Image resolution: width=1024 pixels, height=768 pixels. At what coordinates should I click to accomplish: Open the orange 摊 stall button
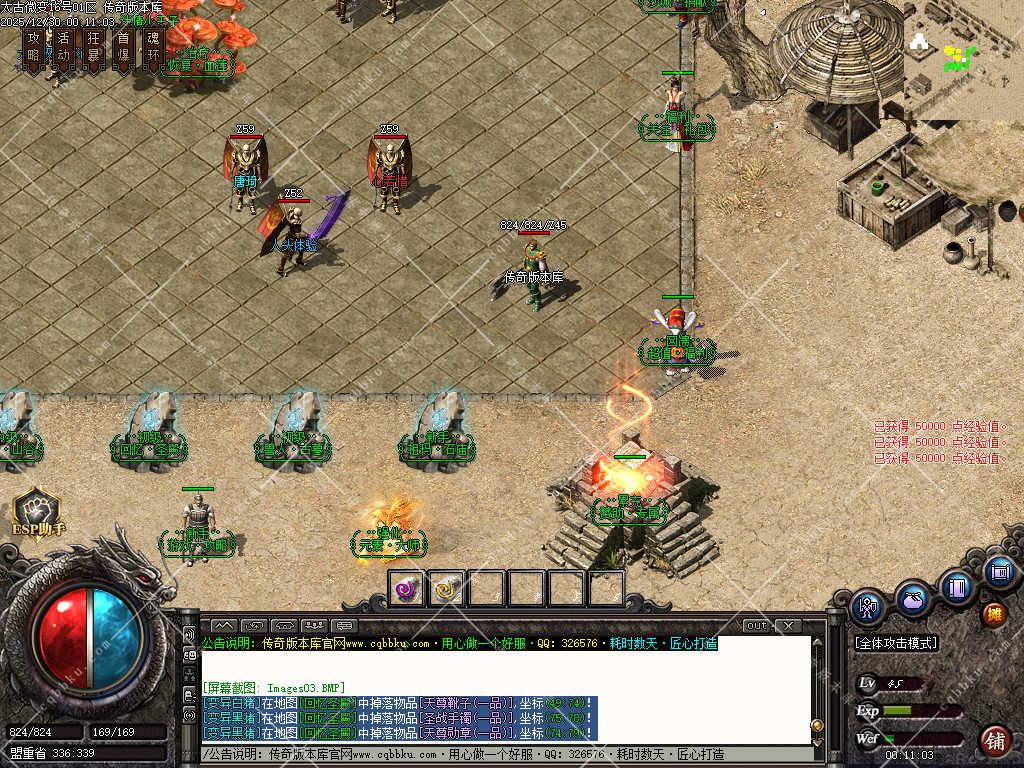(x=995, y=614)
